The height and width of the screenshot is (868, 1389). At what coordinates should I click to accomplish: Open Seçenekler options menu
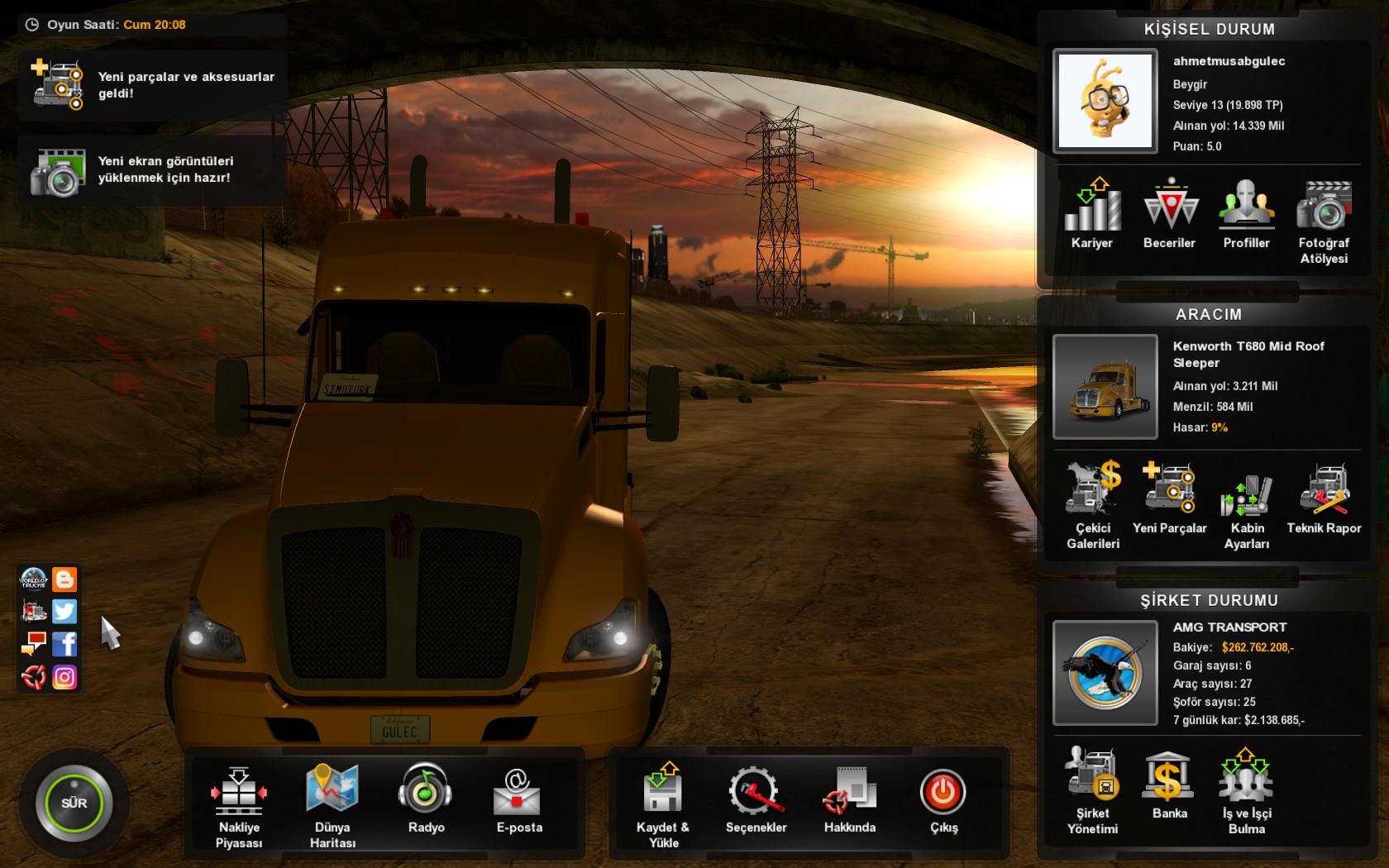click(756, 798)
